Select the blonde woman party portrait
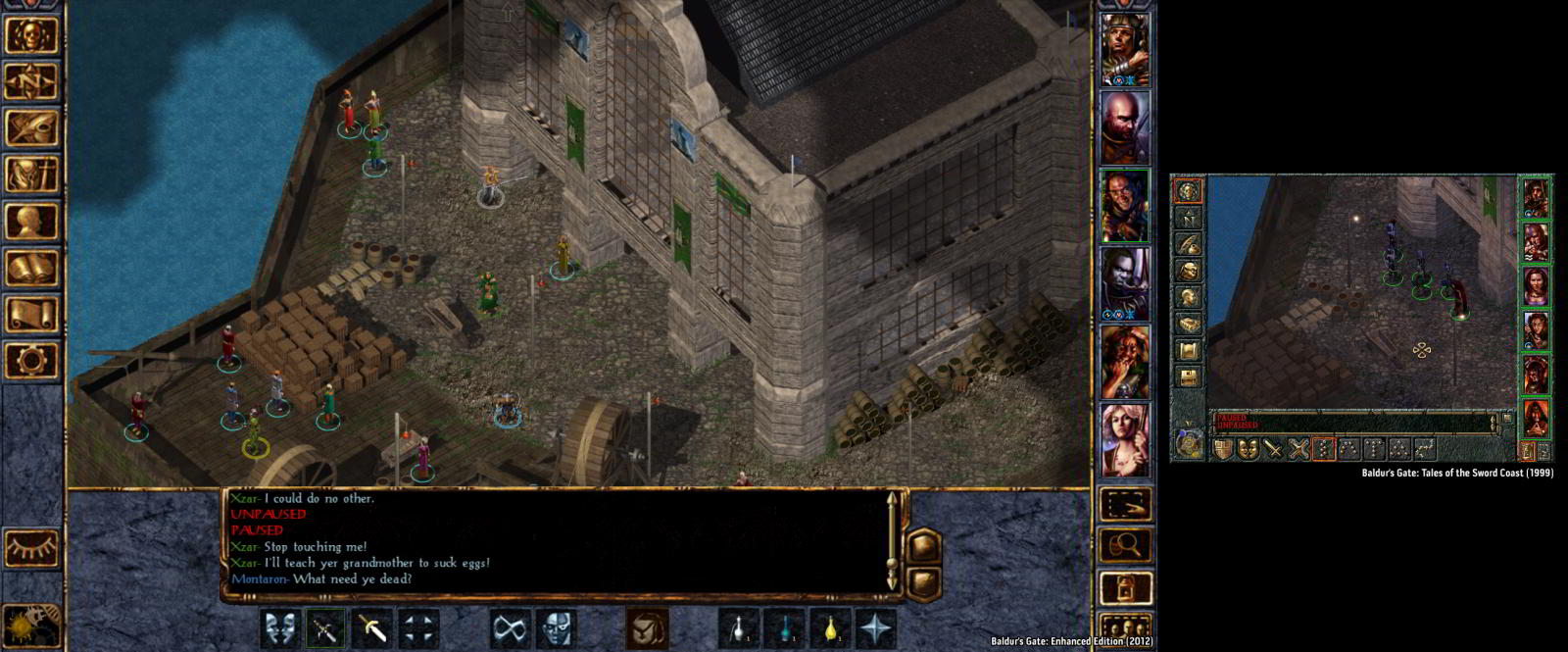Screen dimensions: 1568x652 click(x=1124, y=440)
